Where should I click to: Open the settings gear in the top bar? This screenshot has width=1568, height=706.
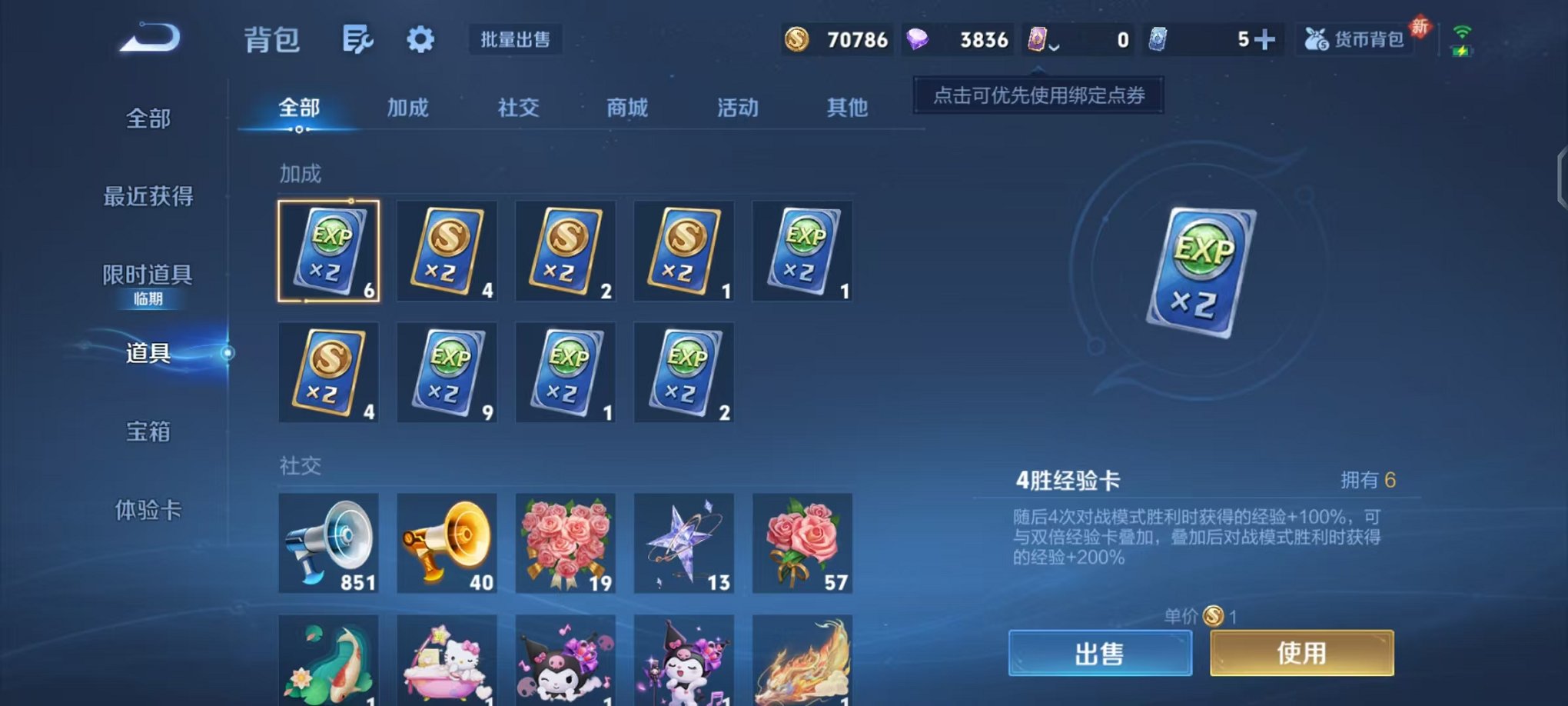pos(418,40)
